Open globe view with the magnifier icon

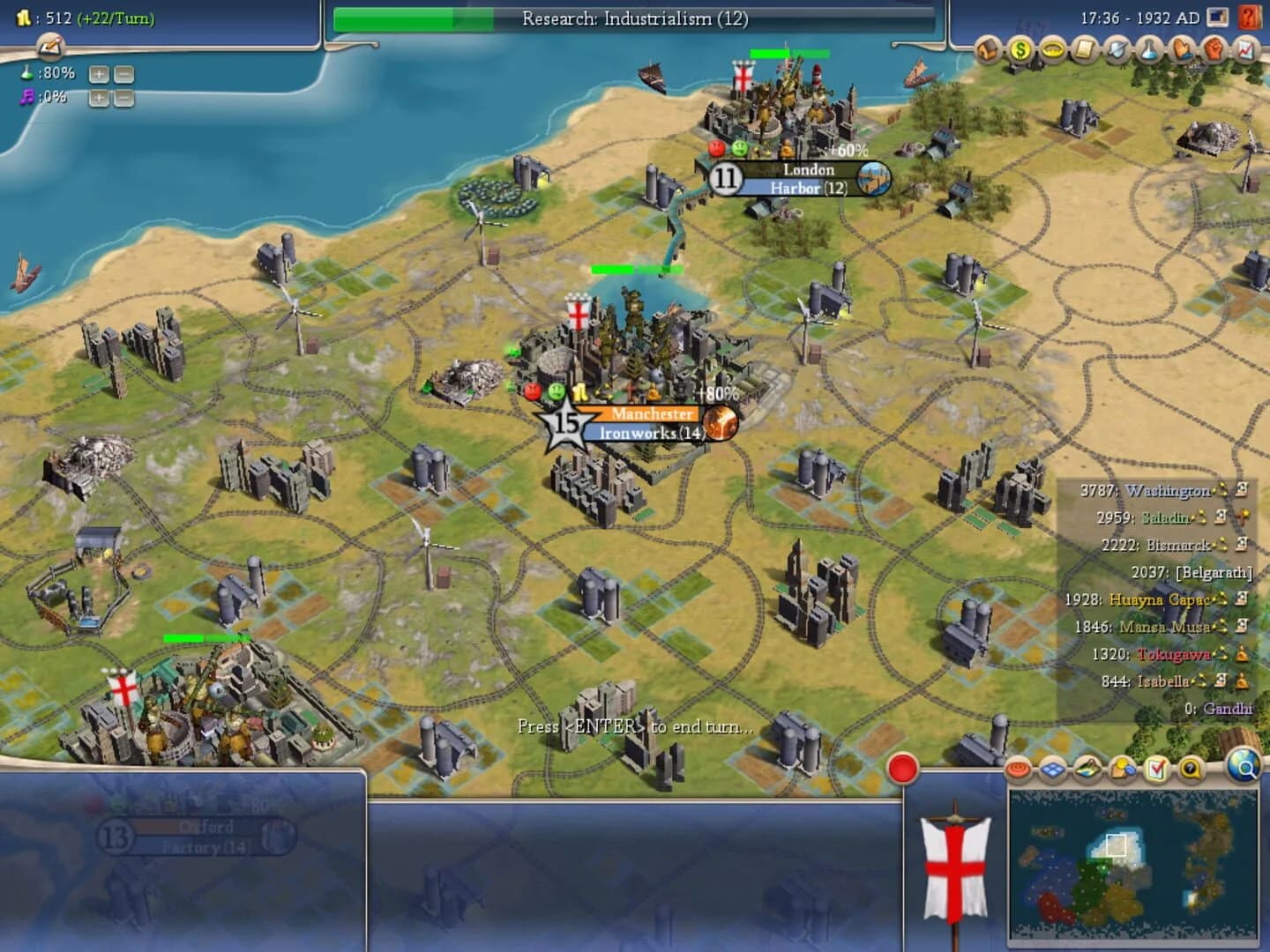click(1244, 769)
